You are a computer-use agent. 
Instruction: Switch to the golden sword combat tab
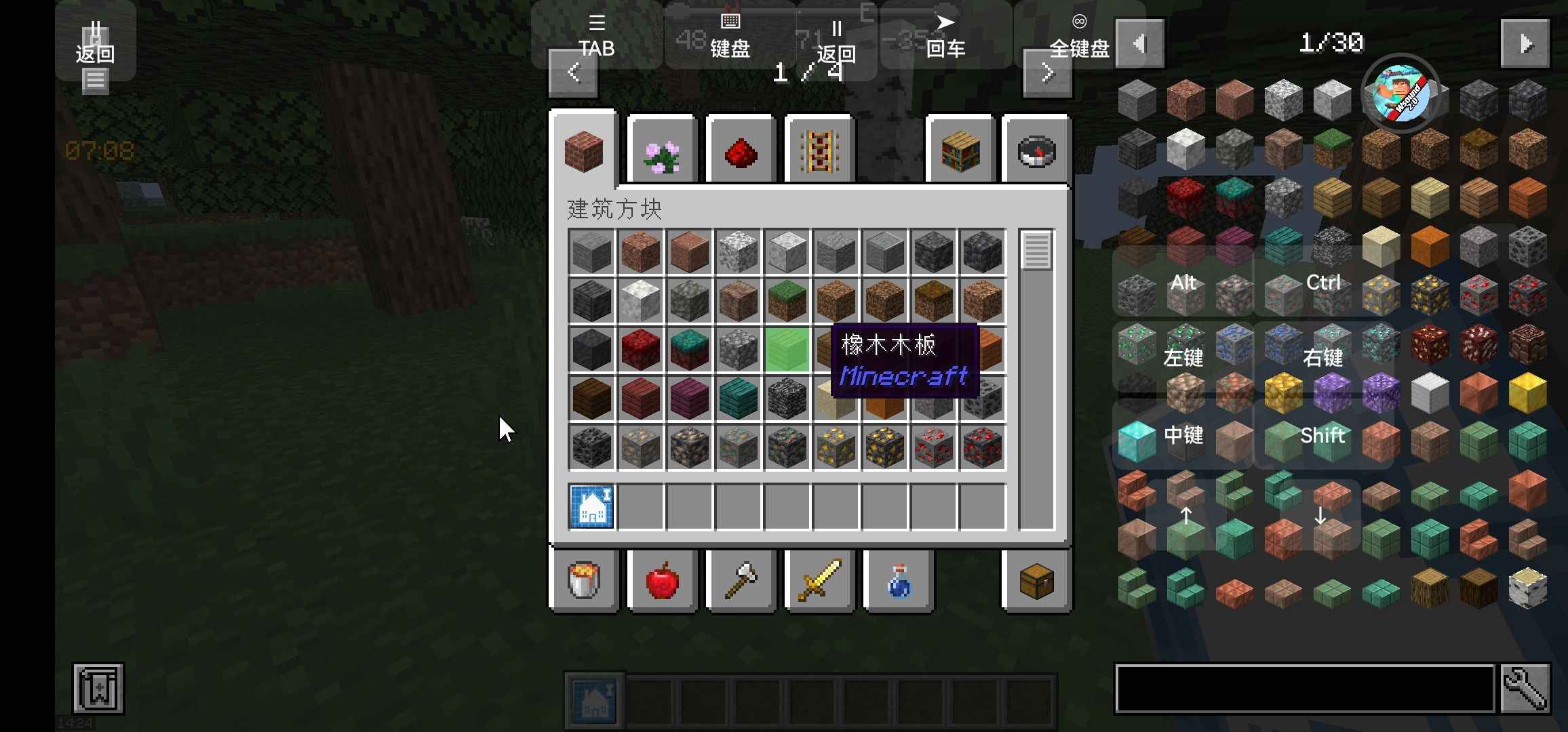[x=820, y=581]
